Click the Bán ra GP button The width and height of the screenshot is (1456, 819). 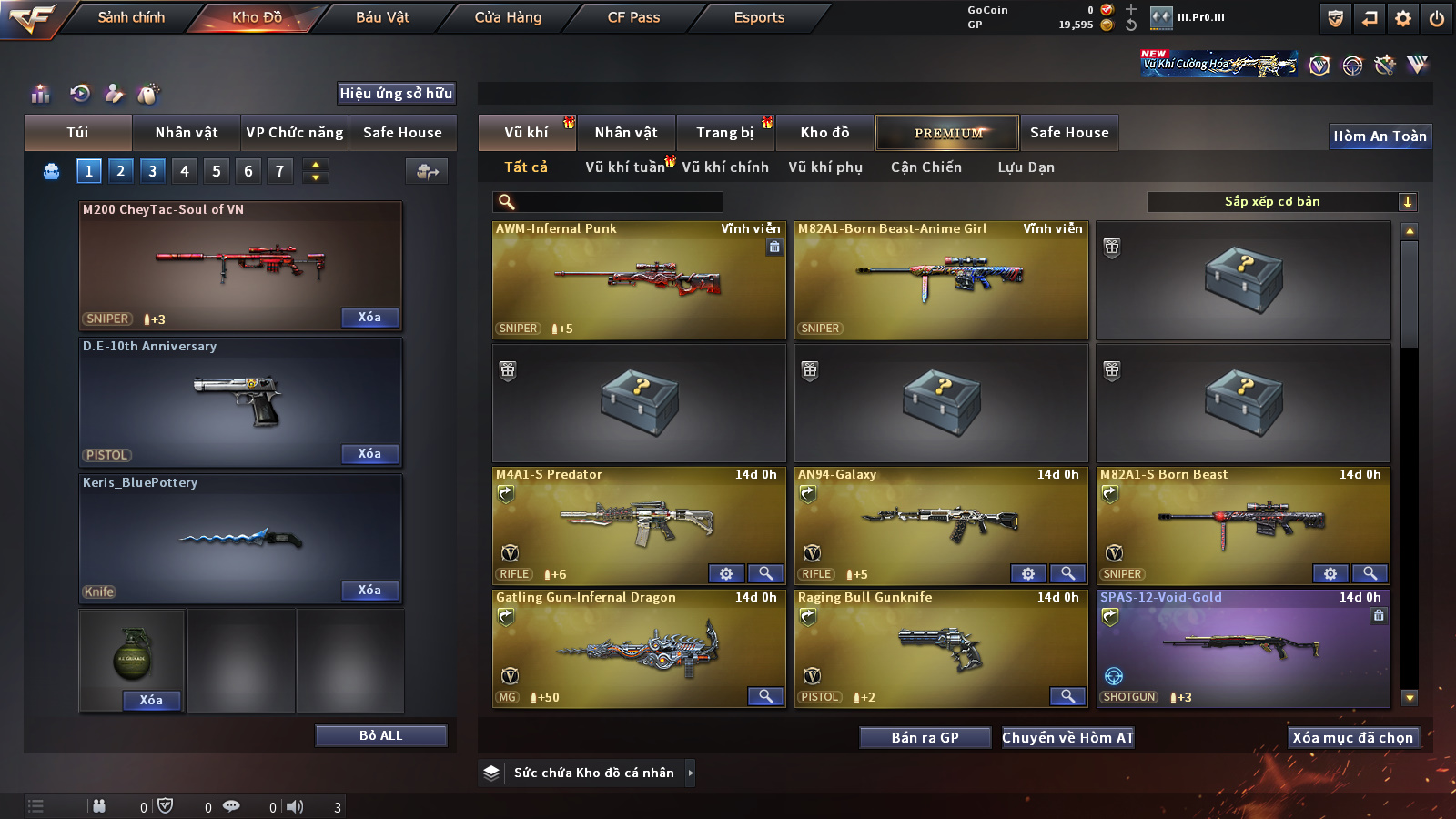(925, 738)
